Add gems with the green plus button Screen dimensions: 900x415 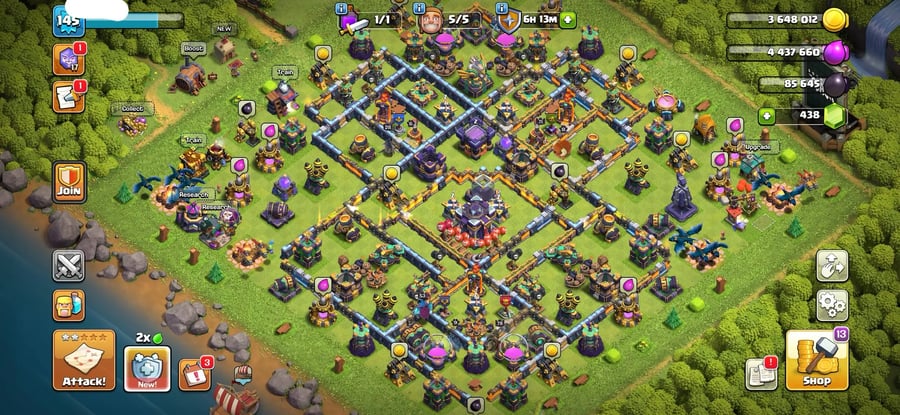coord(767,116)
